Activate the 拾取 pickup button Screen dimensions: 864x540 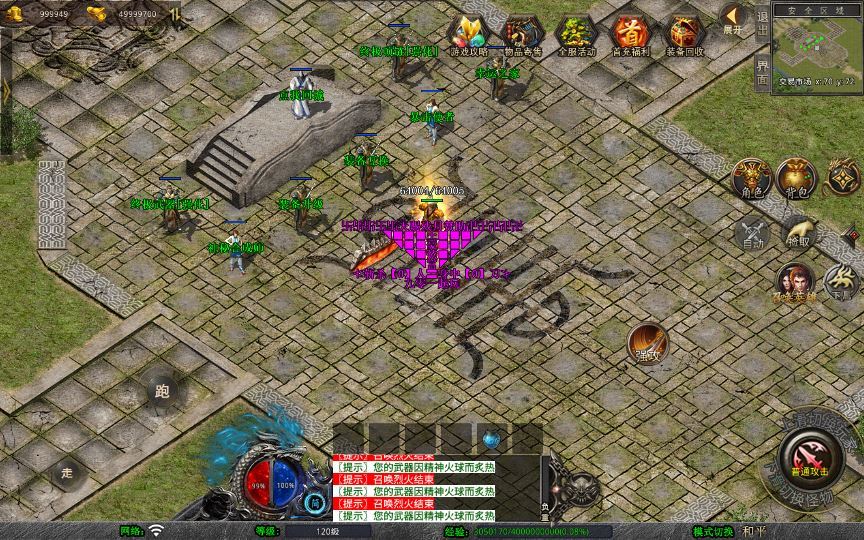tap(798, 231)
